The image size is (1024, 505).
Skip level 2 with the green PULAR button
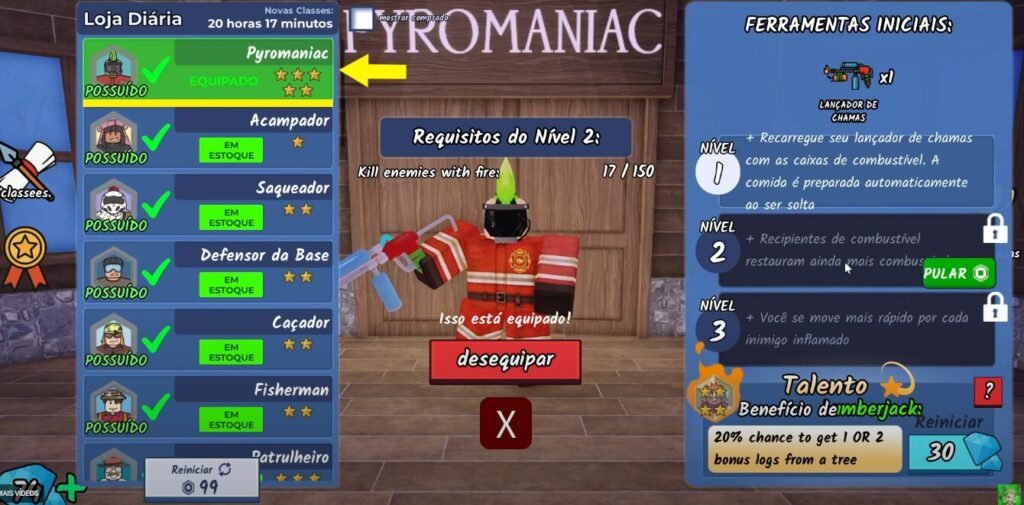pos(958,273)
